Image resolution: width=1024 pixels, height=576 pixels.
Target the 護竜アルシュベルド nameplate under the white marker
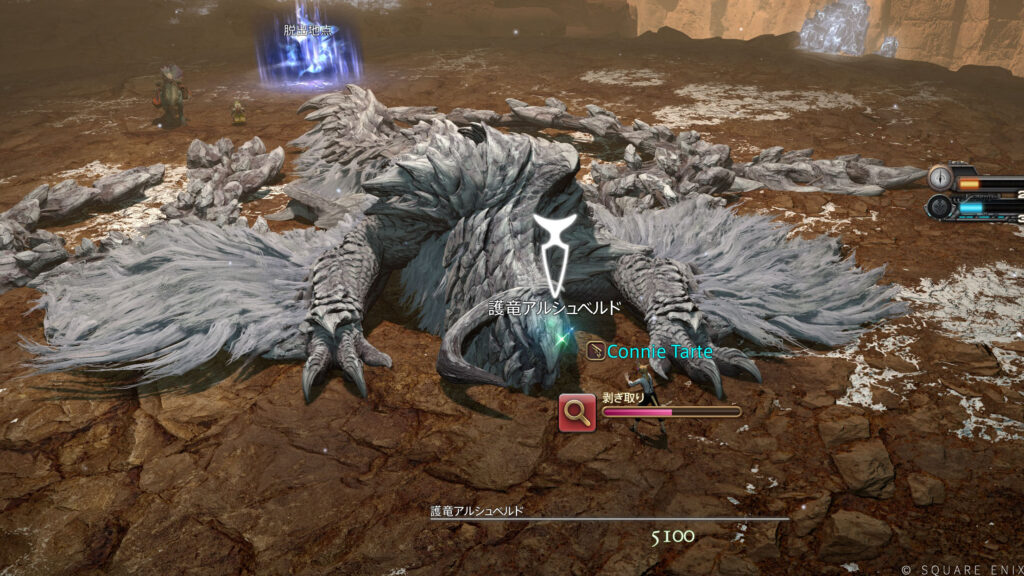pyautogui.click(x=553, y=308)
